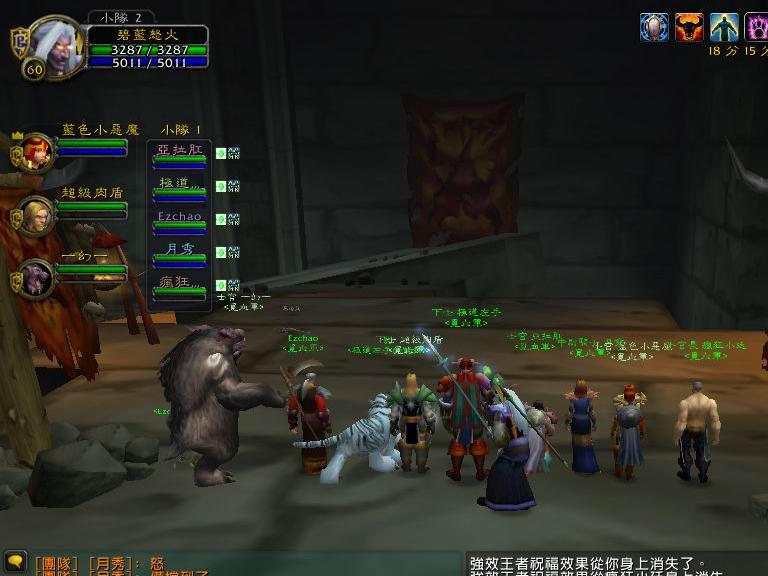Target raid member 瘋狂 in the raid frame
Viewport: 768px width, 576px height.
pyautogui.click(x=180, y=286)
